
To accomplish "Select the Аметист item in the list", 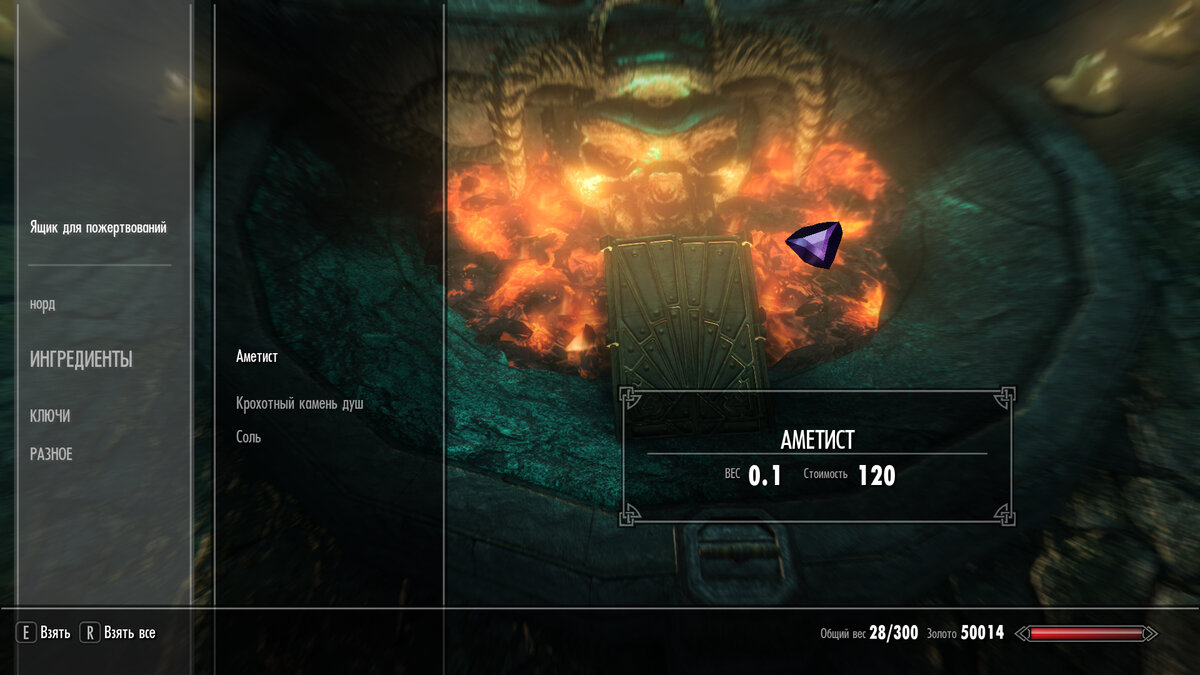I will 257,357.
